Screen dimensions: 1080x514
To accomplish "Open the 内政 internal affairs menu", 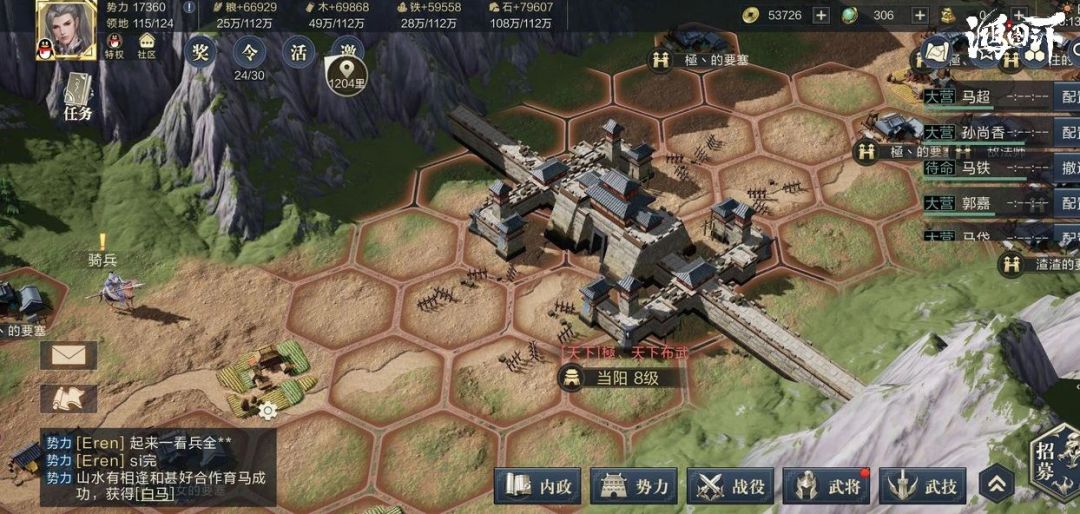I will (x=541, y=487).
